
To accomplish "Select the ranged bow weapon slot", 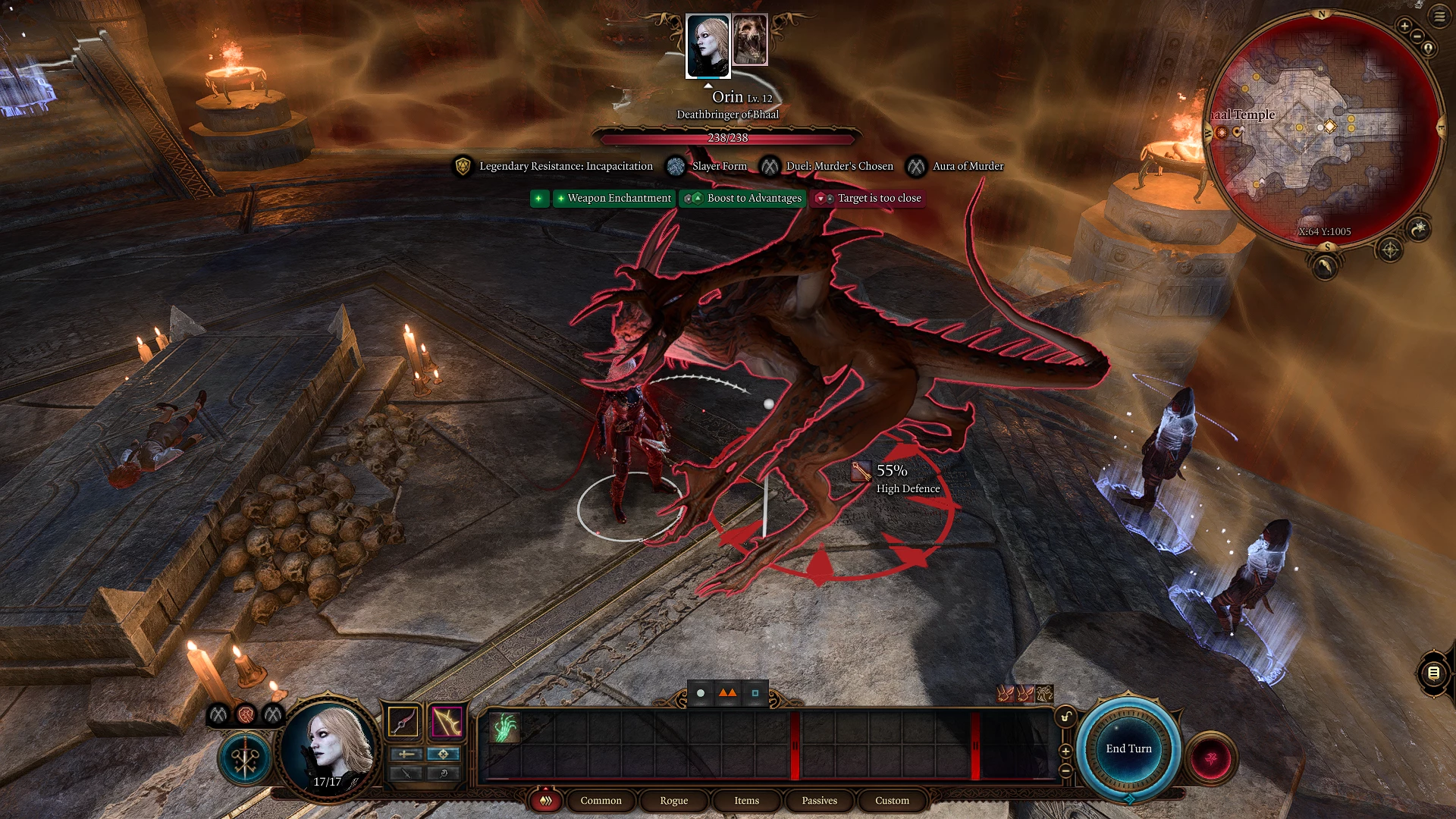I will (447, 721).
